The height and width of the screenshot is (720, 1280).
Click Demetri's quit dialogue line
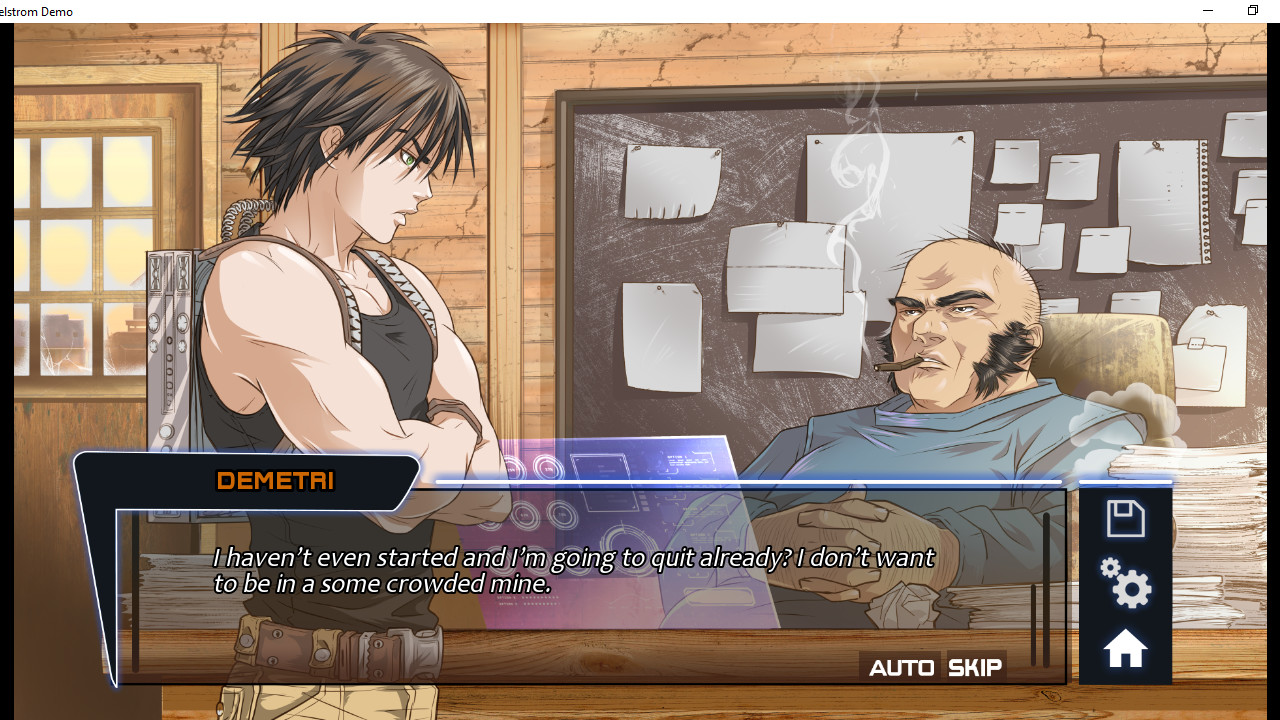[x=573, y=570]
